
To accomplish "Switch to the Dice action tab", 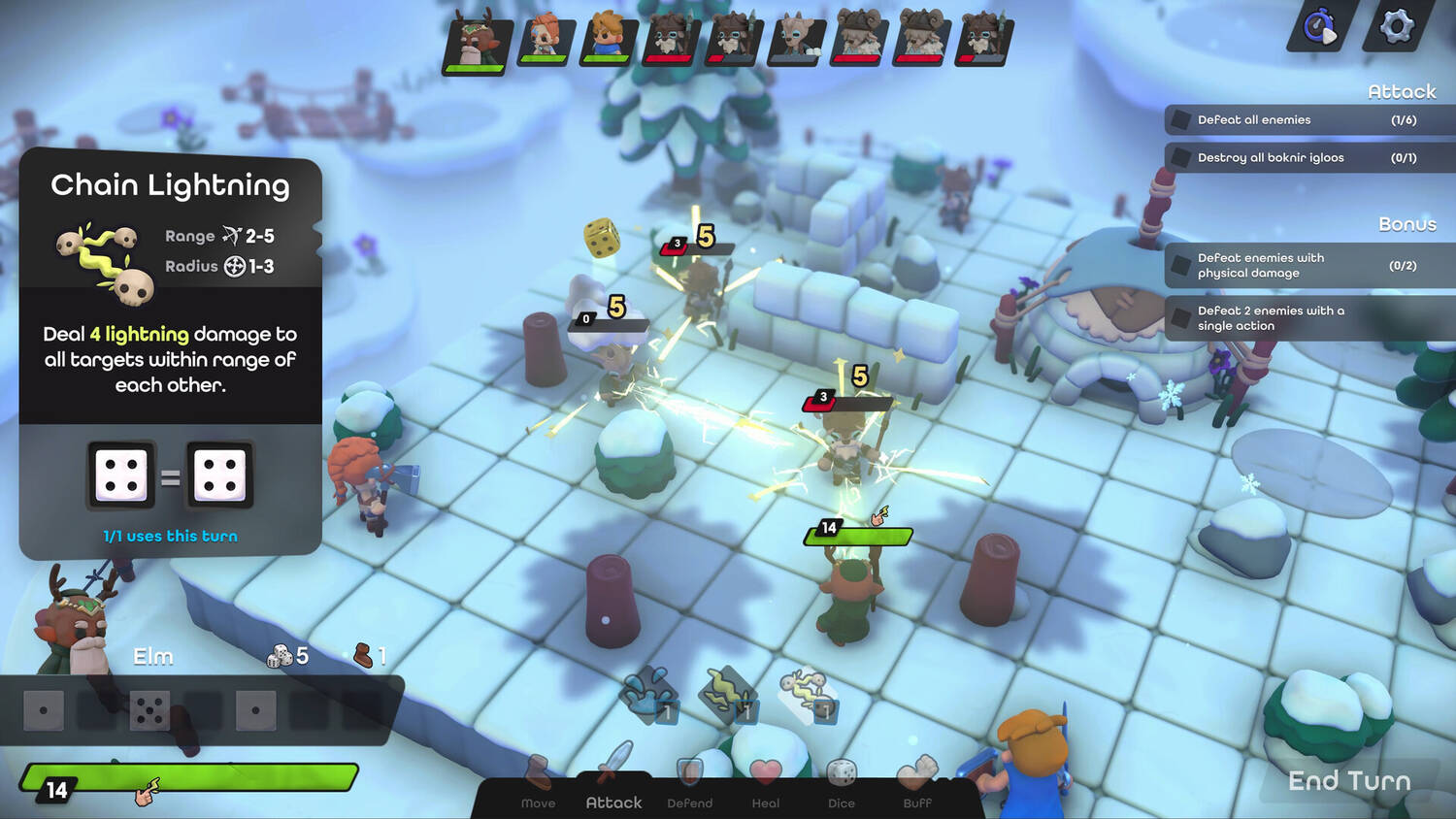I will tap(841, 784).
